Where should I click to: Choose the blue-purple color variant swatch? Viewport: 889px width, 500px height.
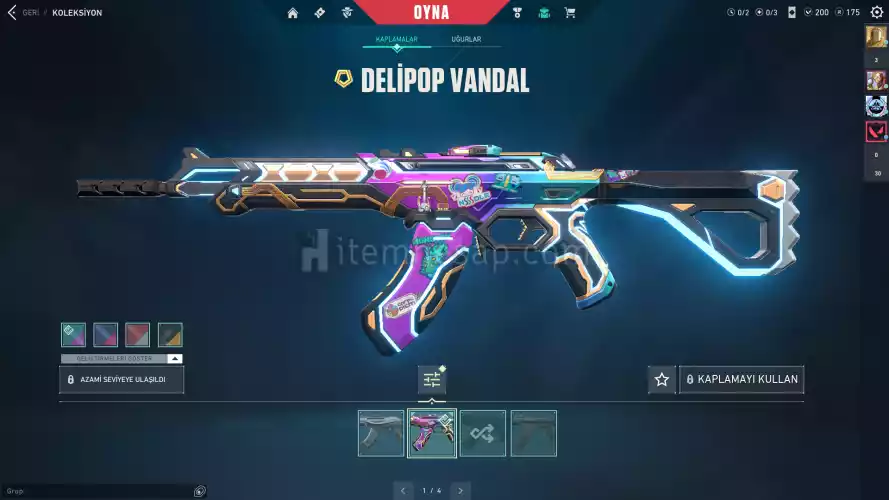105,334
